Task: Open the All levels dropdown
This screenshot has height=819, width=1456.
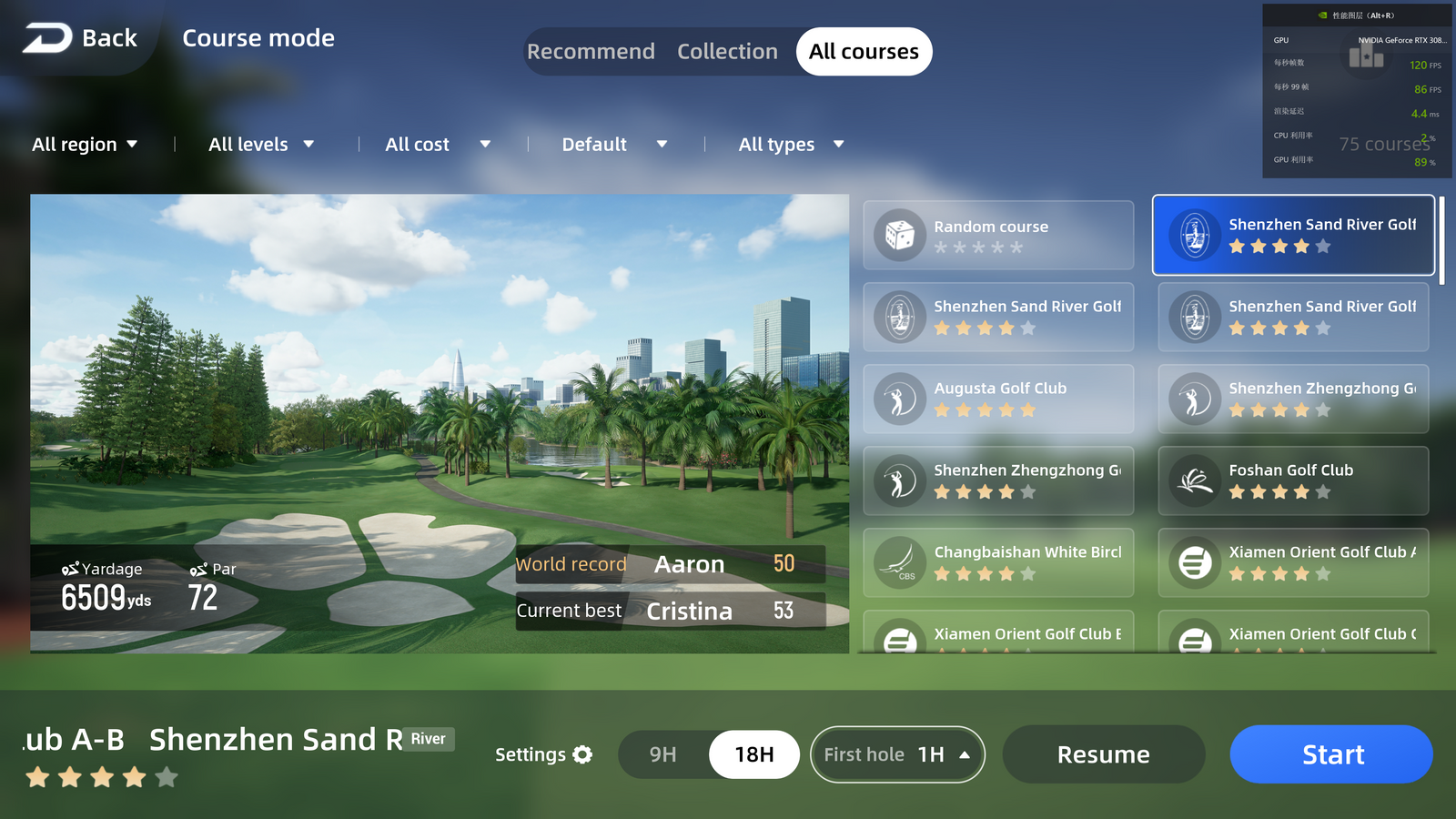Action: coord(260,144)
